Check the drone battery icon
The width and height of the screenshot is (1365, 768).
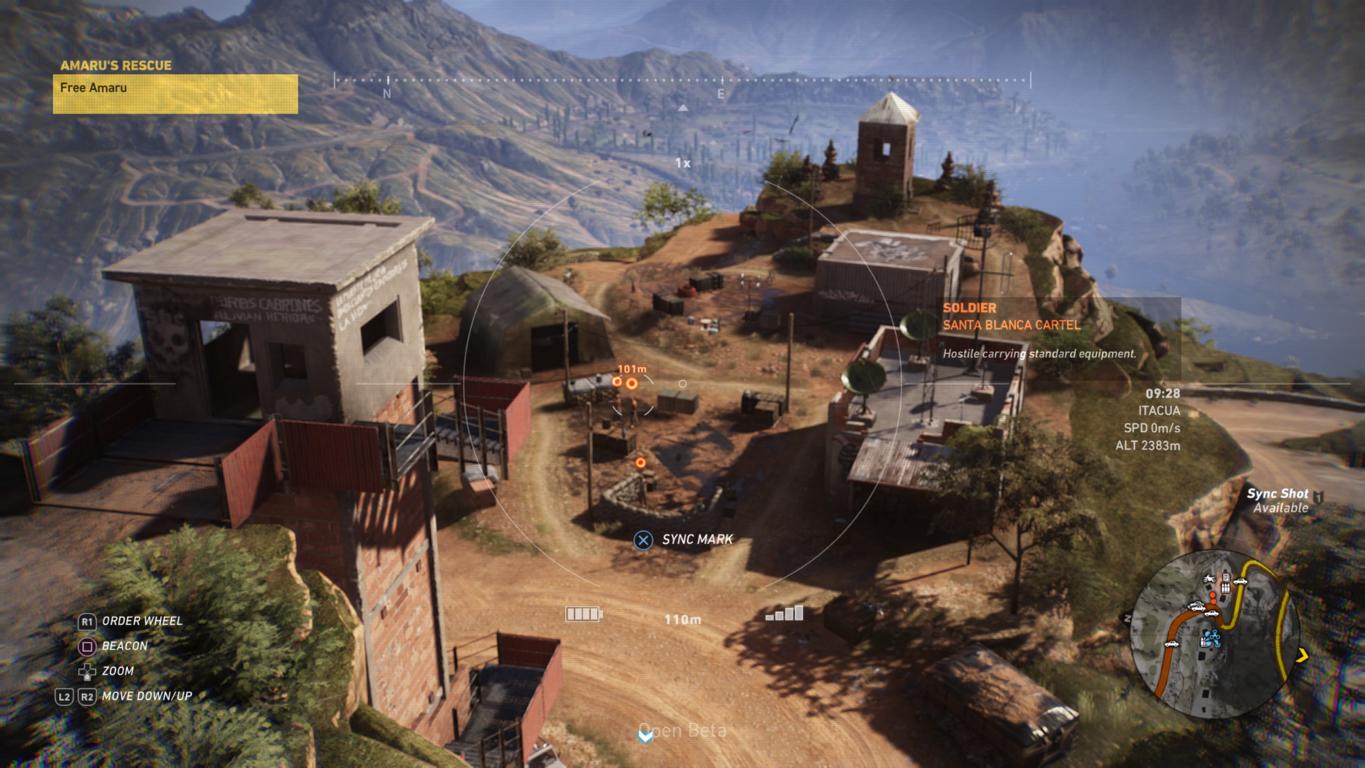tap(583, 614)
